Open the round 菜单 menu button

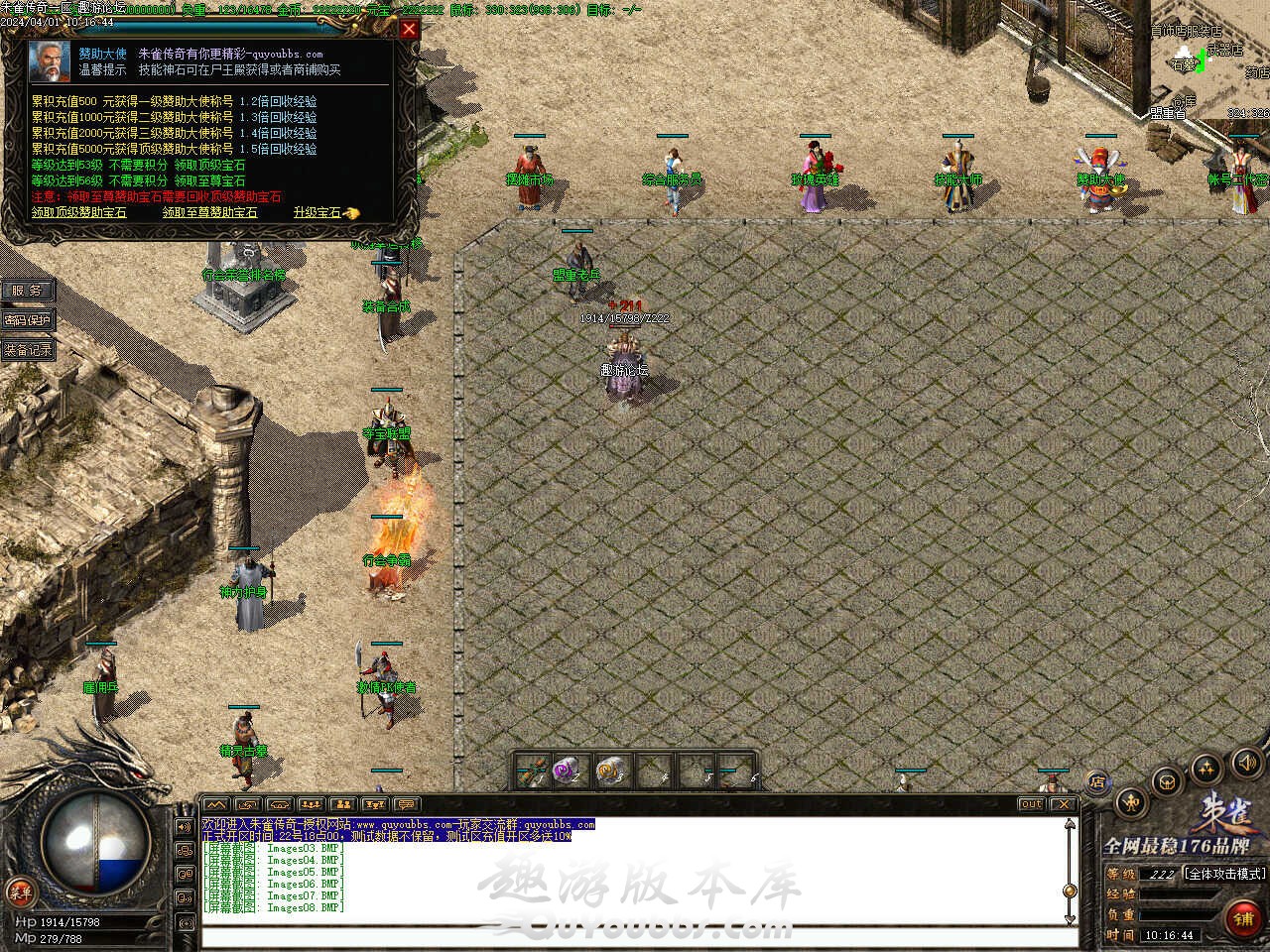(x=20, y=891)
